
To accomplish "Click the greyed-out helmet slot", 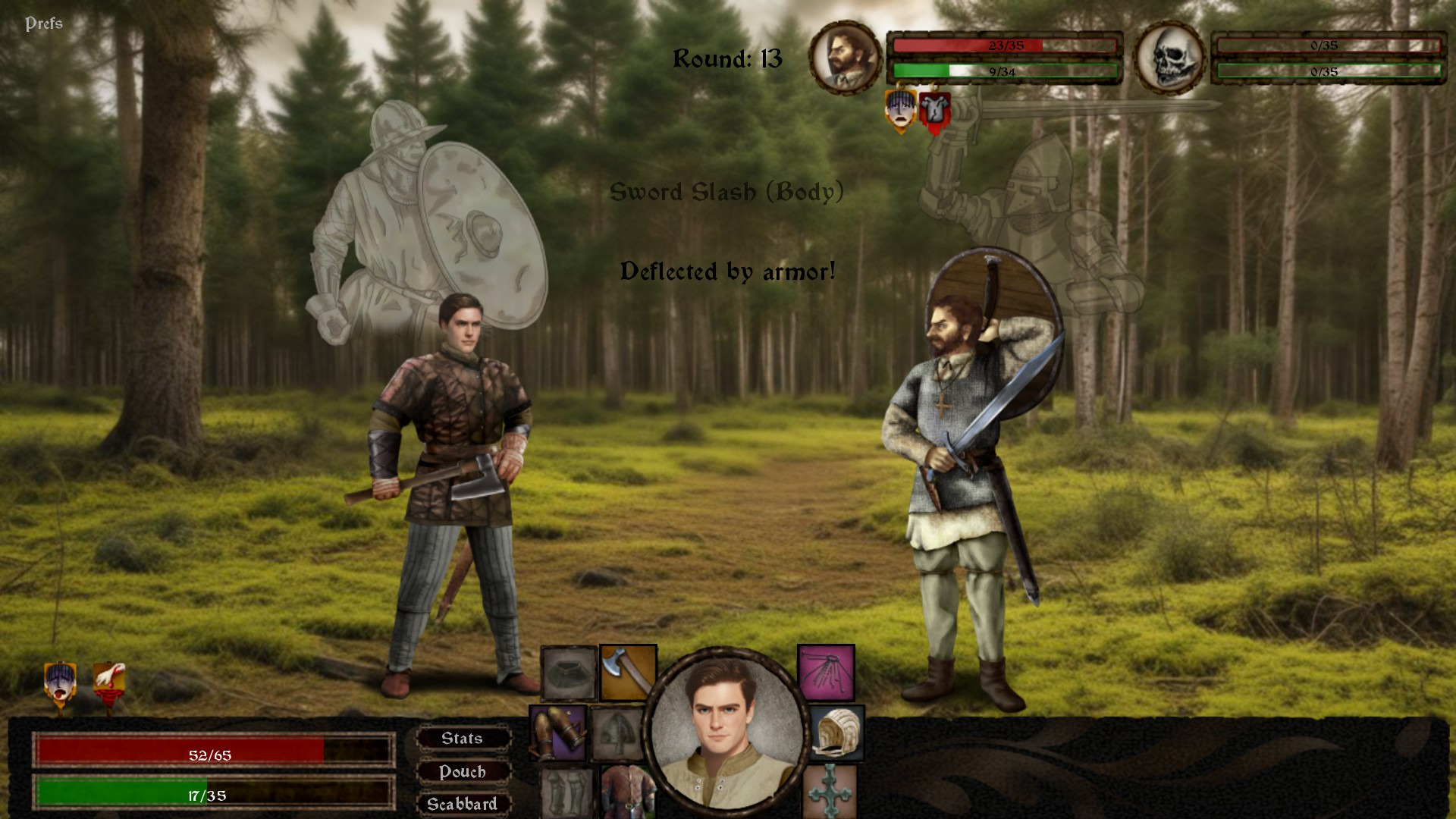I will click(617, 733).
